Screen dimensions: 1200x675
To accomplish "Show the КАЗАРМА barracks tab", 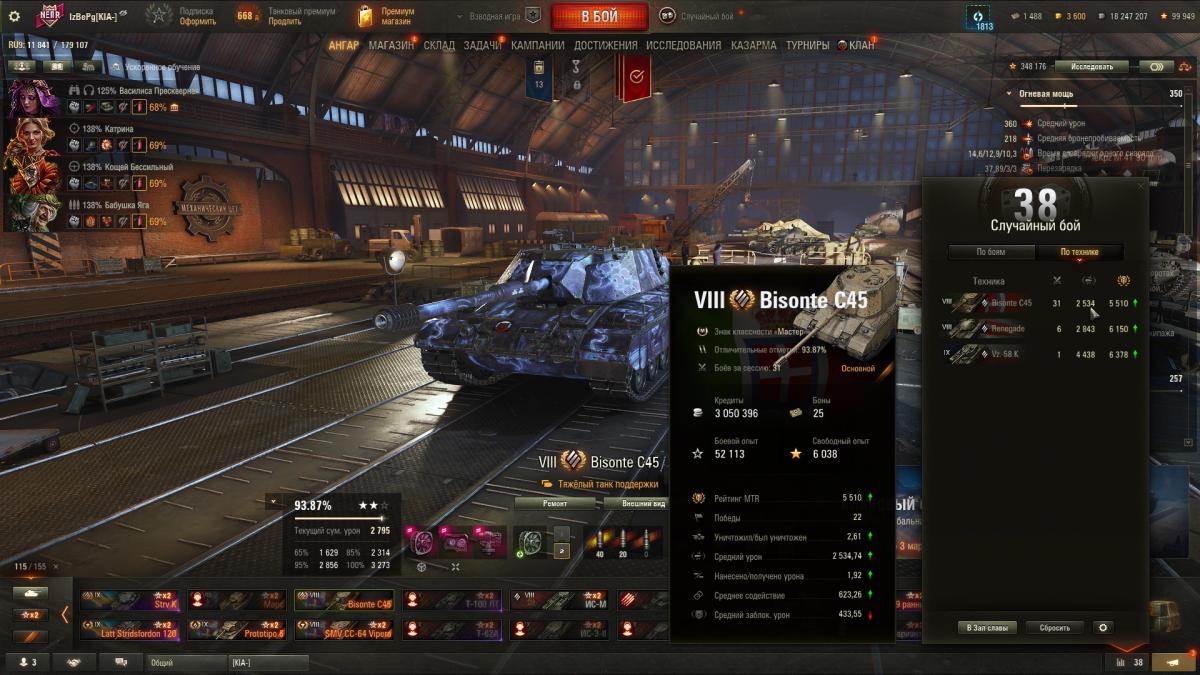I will [x=753, y=45].
